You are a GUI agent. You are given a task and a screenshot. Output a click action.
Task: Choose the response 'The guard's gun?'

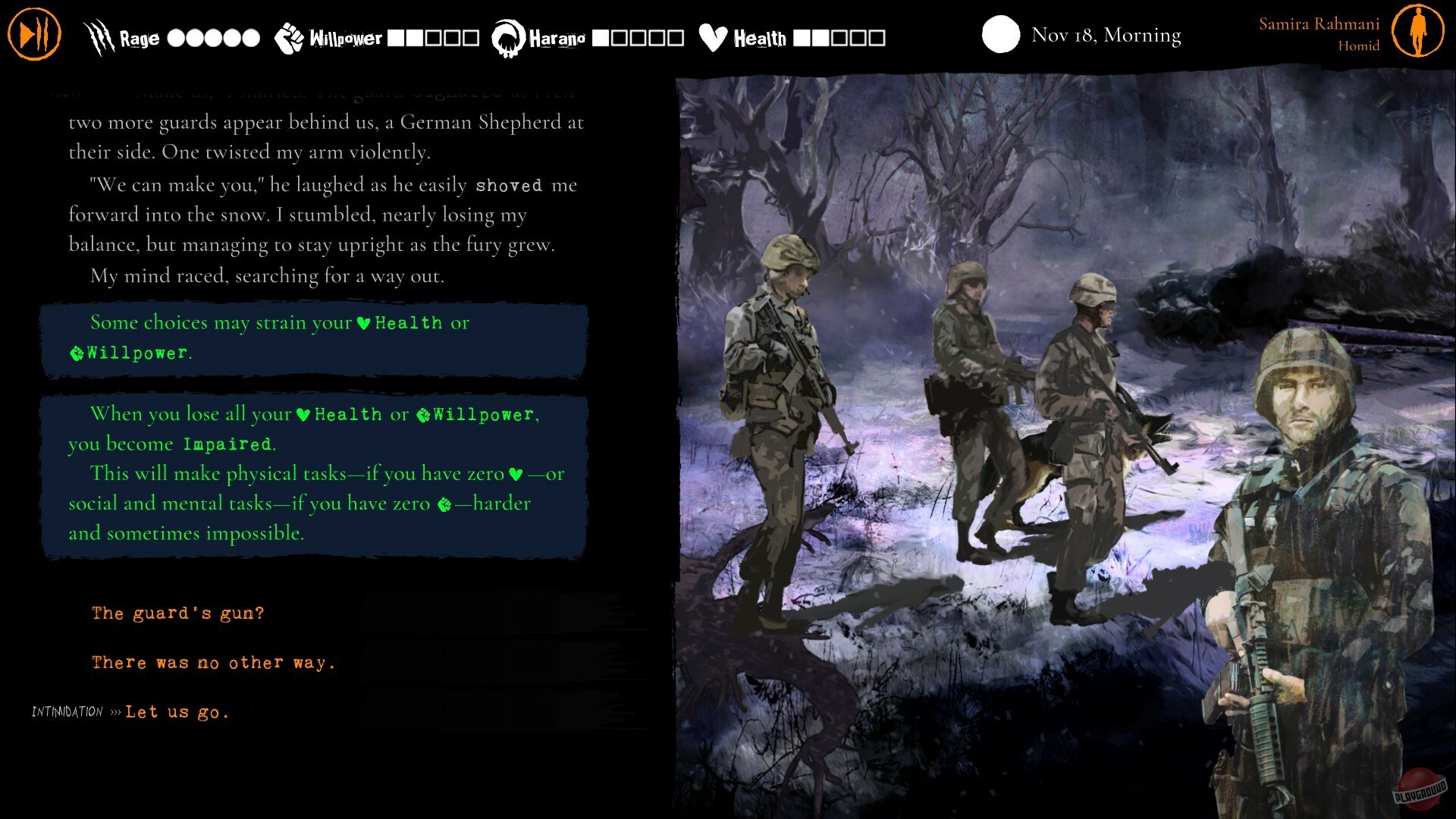click(178, 613)
